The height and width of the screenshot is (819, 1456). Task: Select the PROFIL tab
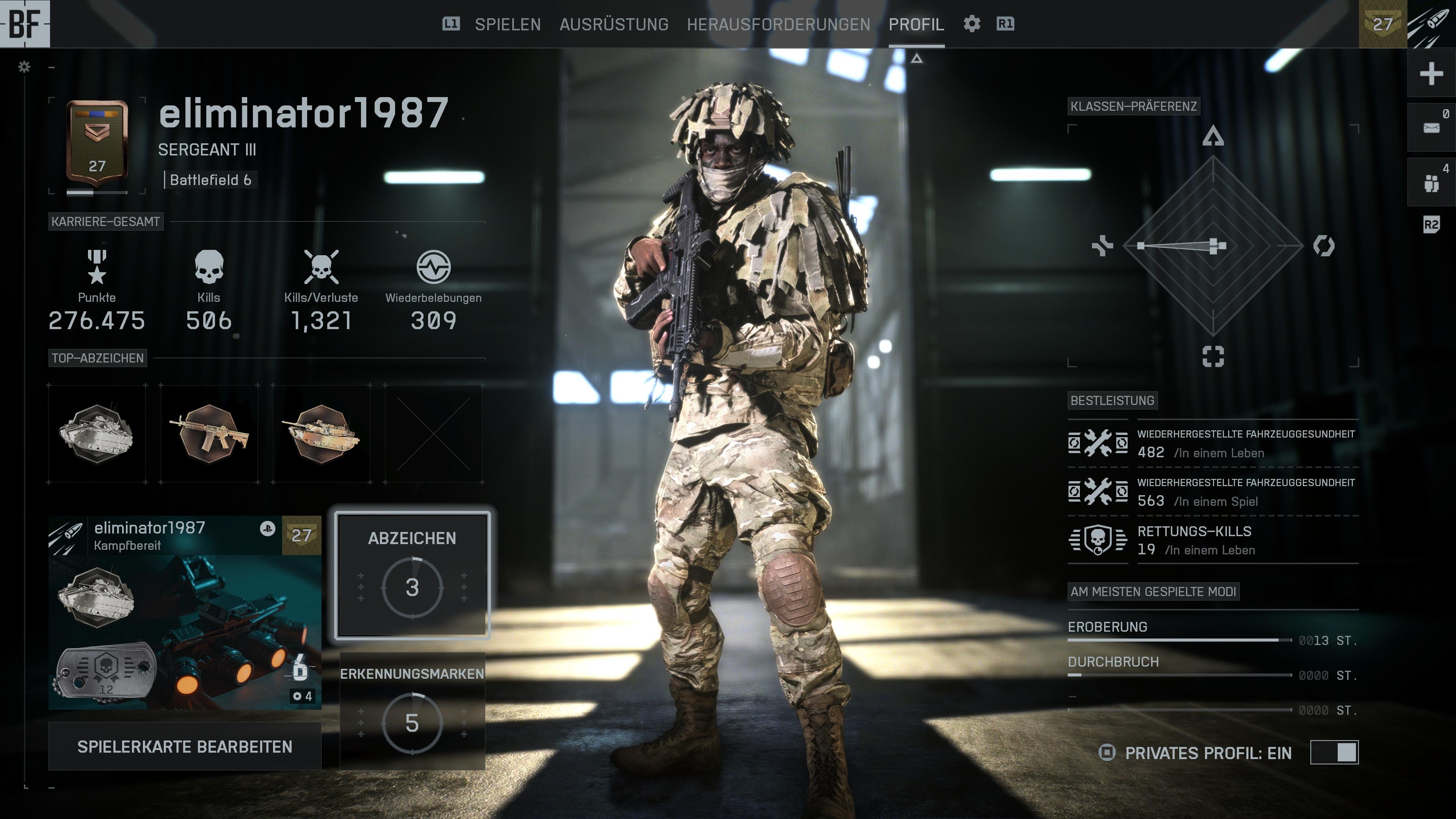[x=916, y=24]
